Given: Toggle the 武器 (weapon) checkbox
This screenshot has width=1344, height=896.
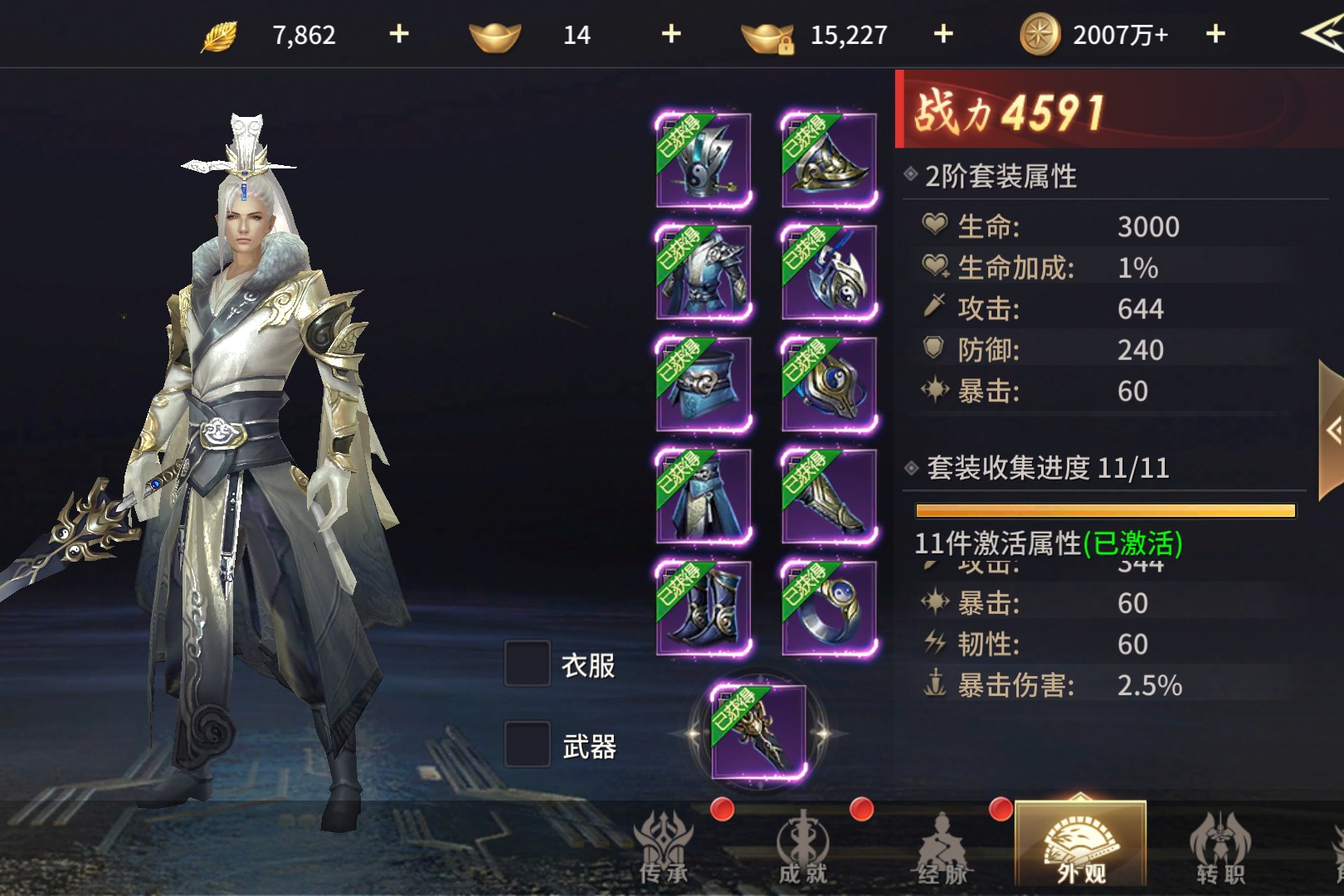Looking at the screenshot, I should coord(528,744).
